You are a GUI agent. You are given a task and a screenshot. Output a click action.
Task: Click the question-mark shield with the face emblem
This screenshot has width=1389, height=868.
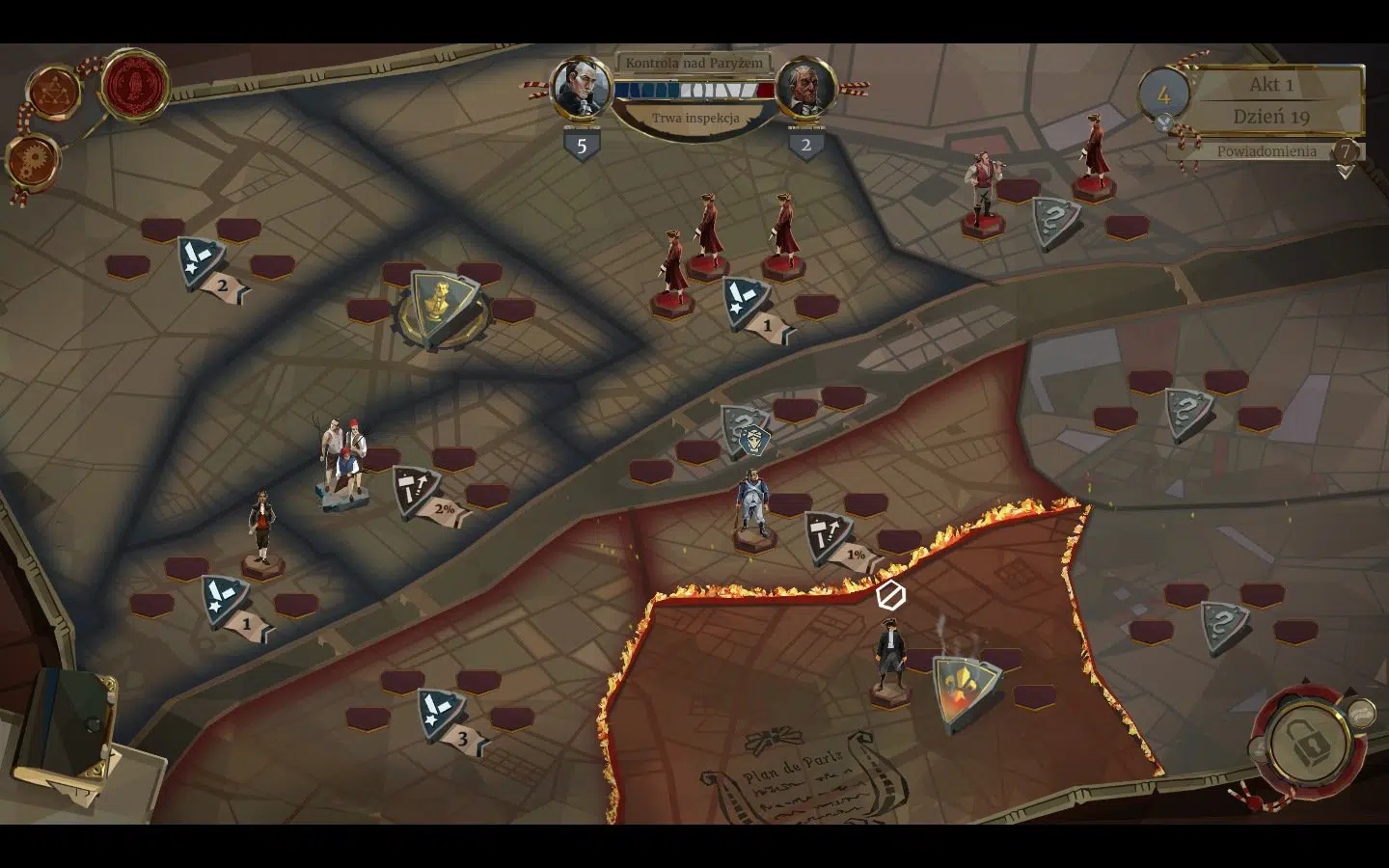pos(748,433)
